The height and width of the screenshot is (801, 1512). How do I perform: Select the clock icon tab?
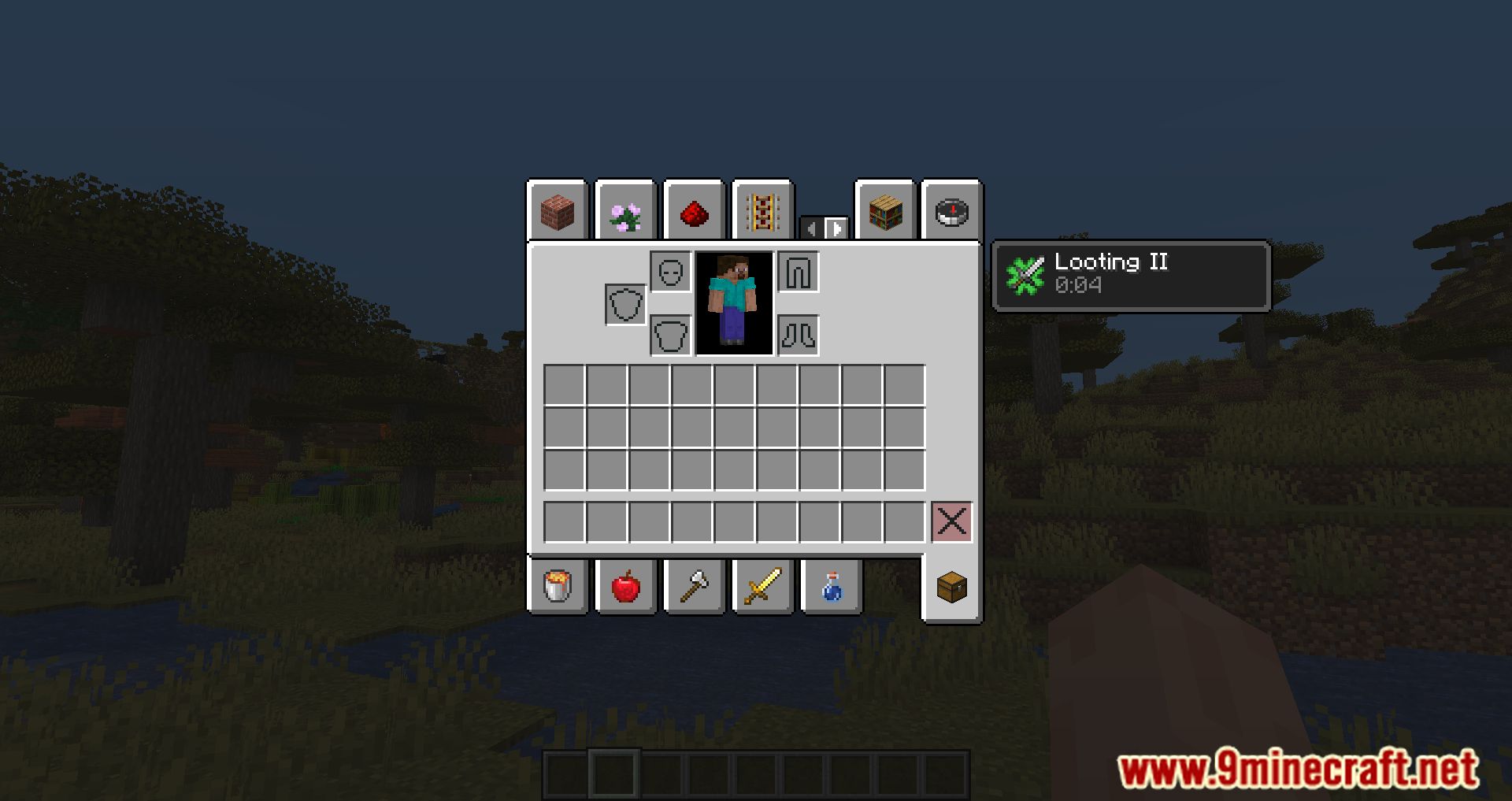pyautogui.click(x=951, y=211)
